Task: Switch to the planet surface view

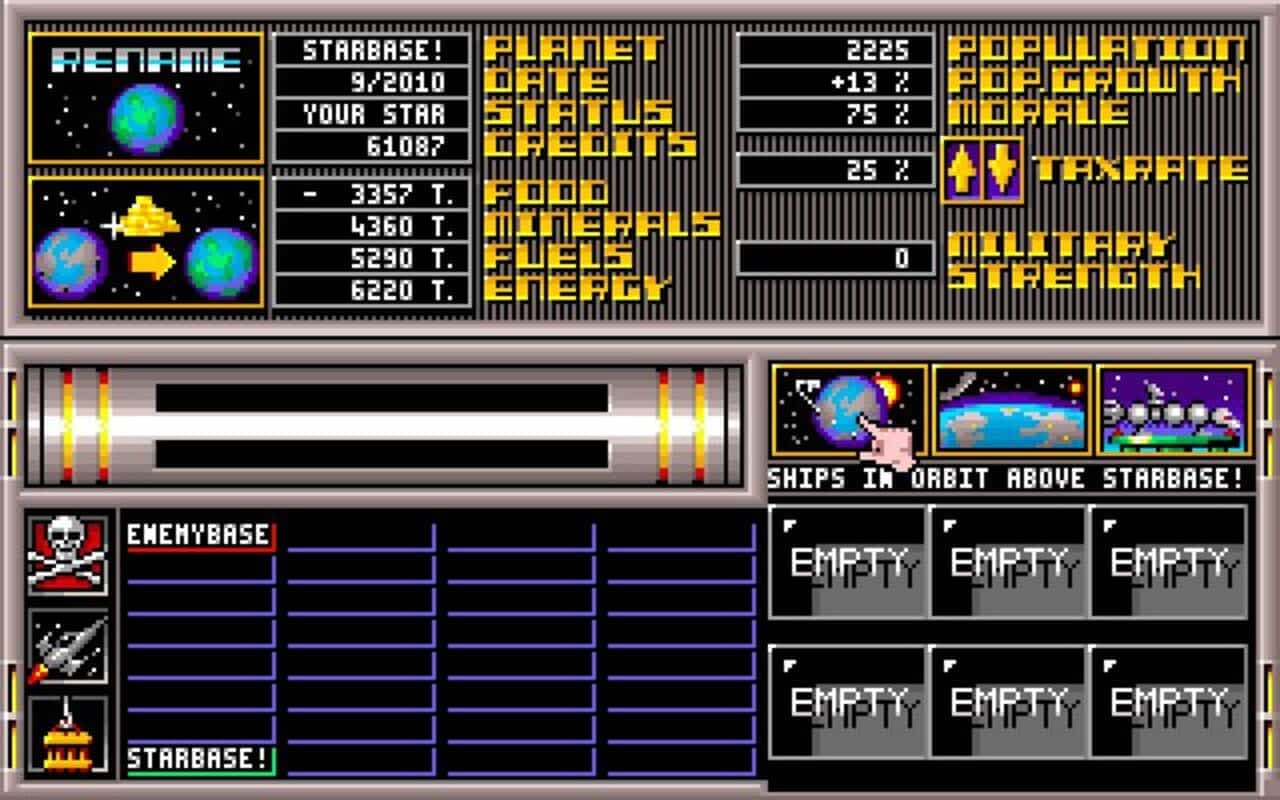Action: point(1006,414)
